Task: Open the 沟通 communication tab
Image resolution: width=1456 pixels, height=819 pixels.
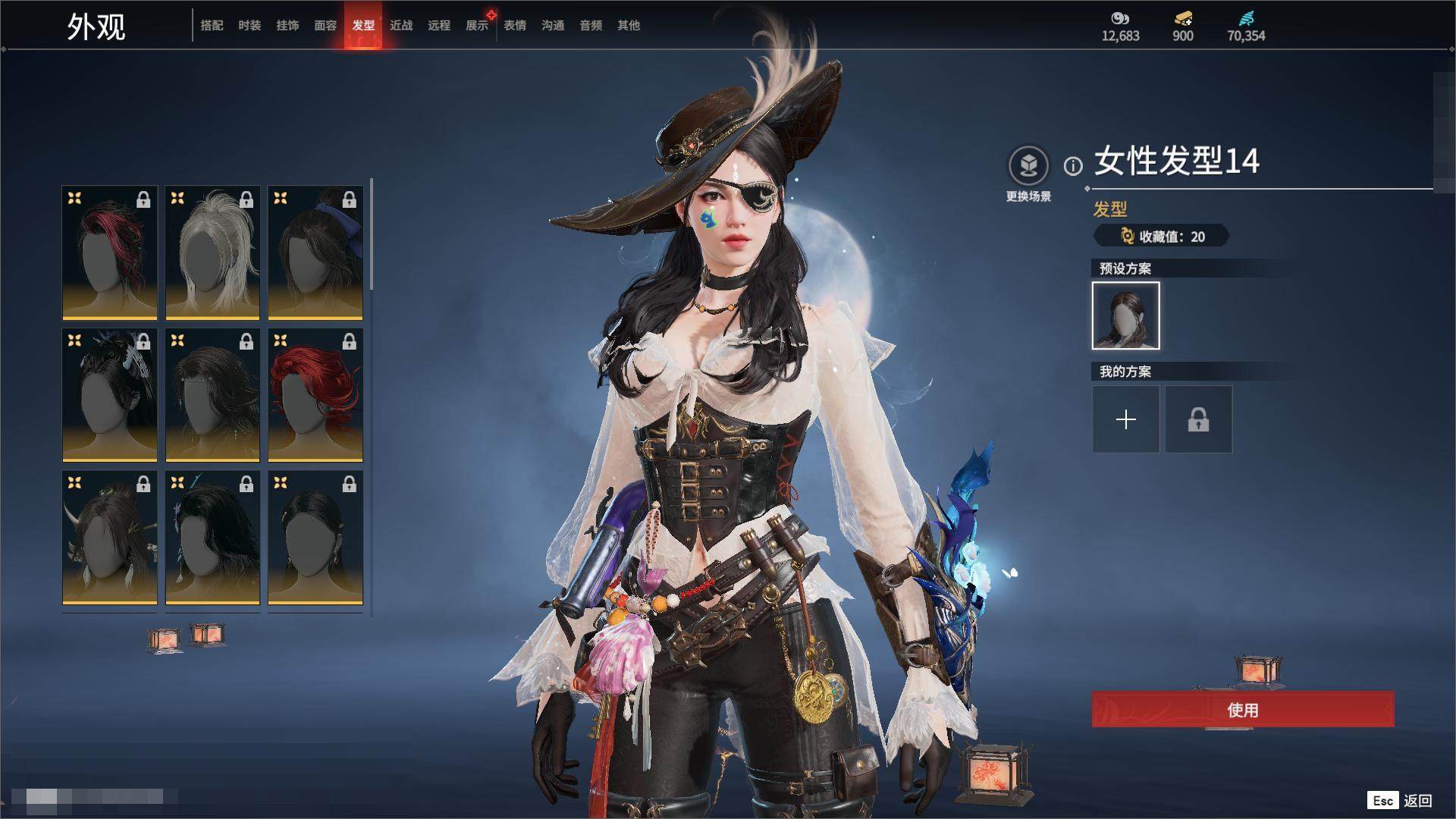Action: pos(553,26)
